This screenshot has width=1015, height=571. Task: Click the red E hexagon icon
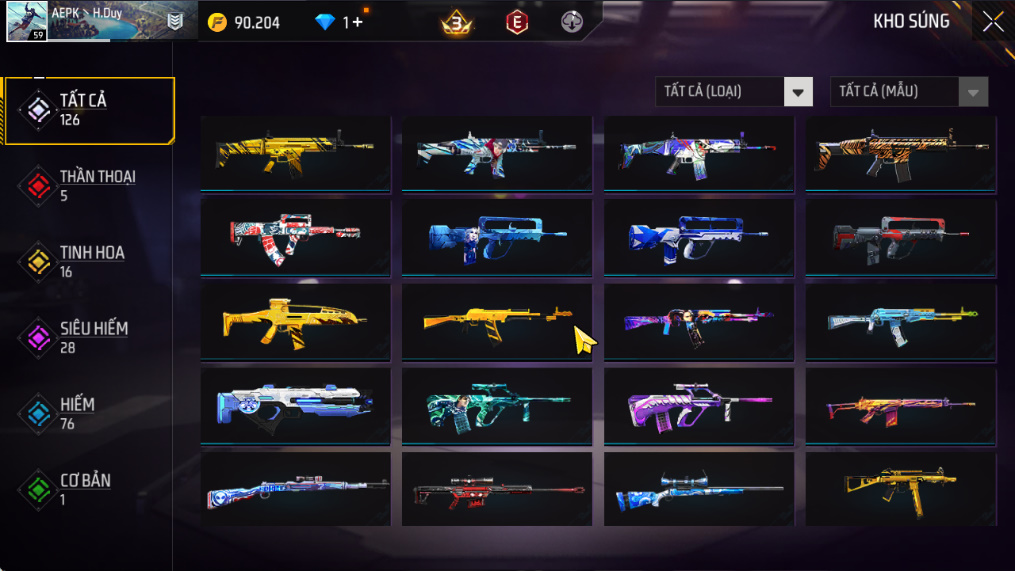516,22
